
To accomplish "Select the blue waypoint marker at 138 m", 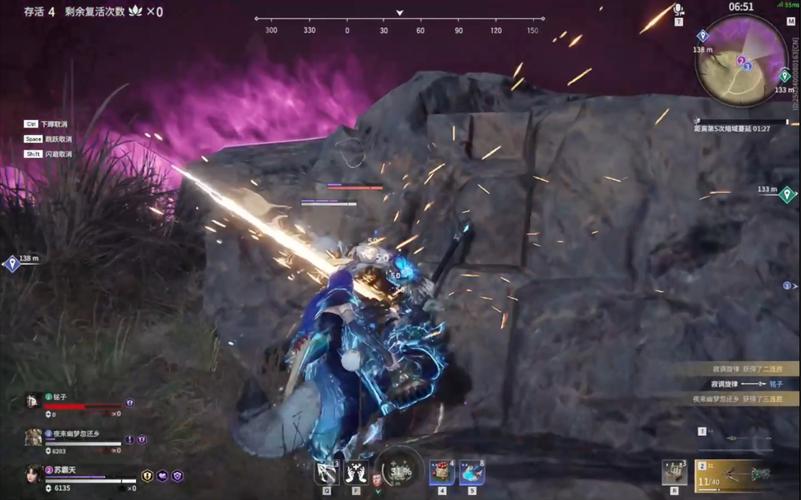I will tap(12, 264).
